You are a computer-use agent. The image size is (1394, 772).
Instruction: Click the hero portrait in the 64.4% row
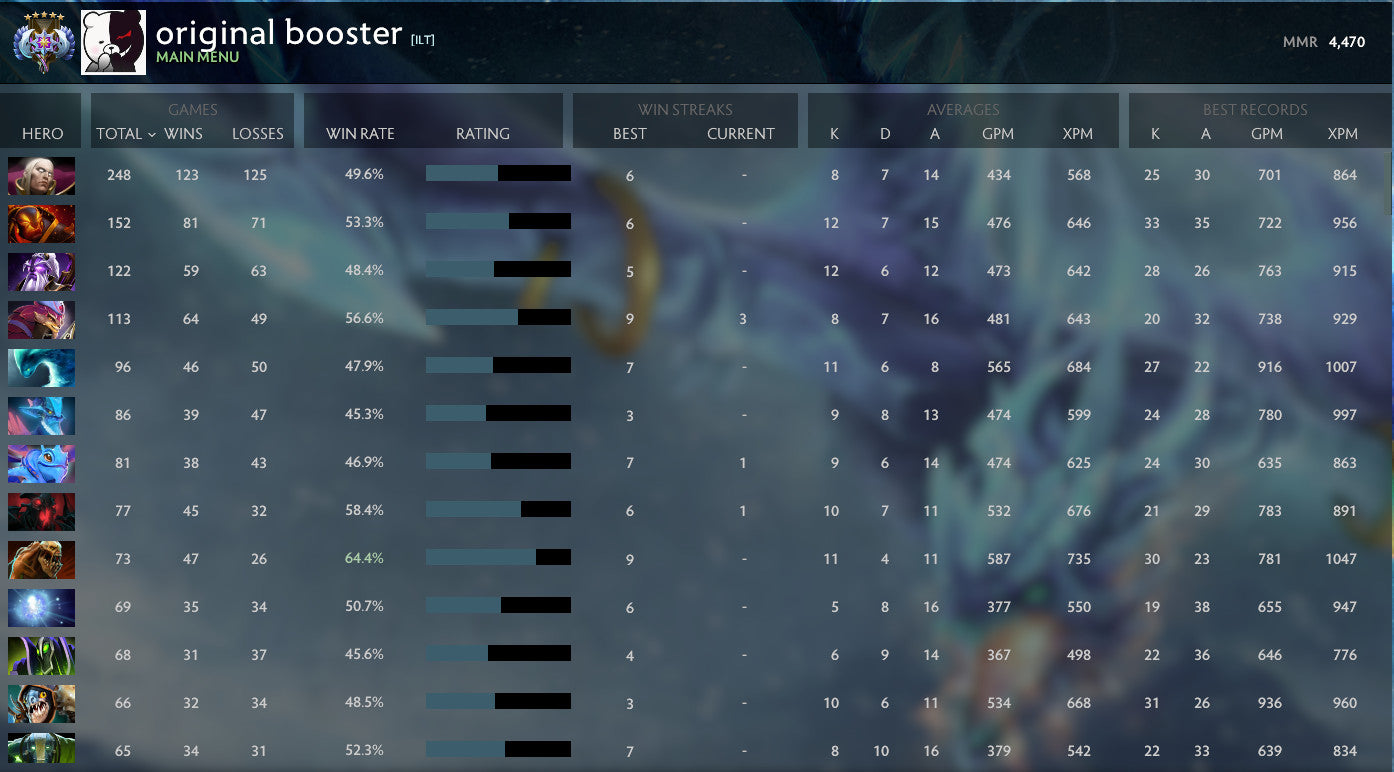coord(41,559)
